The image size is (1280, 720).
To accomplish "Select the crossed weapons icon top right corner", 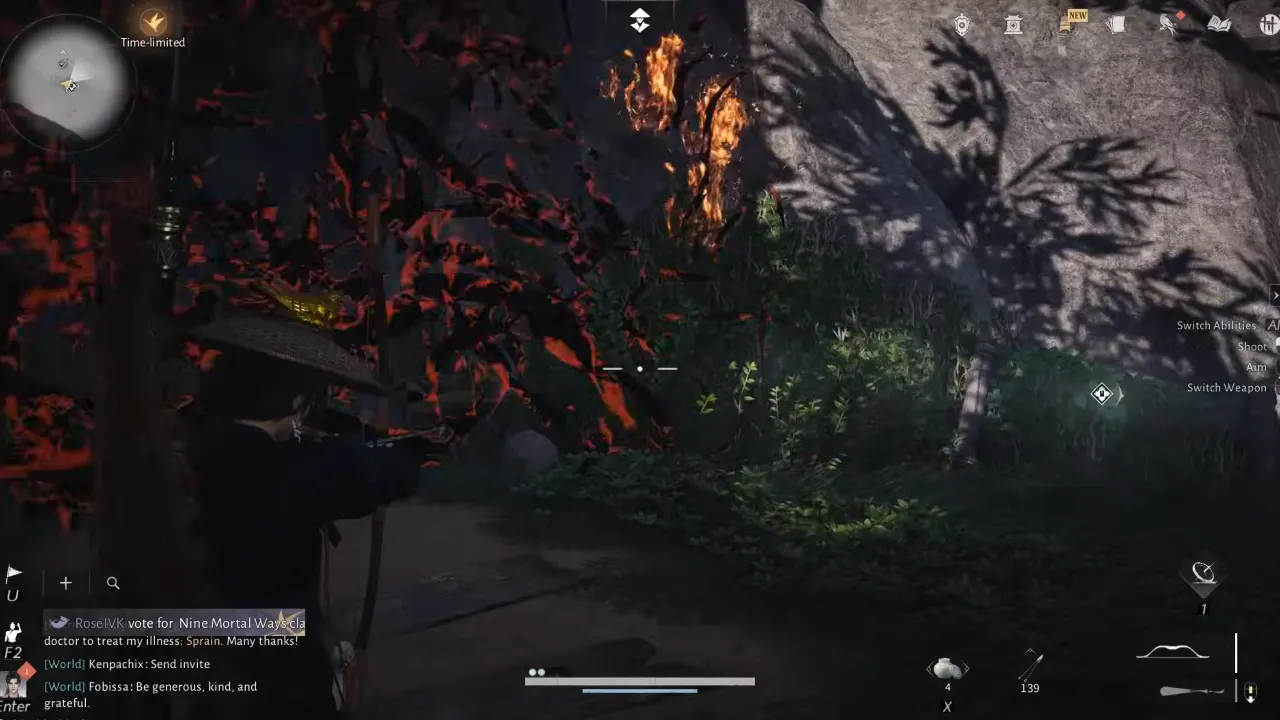I will (x=1268, y=25).
